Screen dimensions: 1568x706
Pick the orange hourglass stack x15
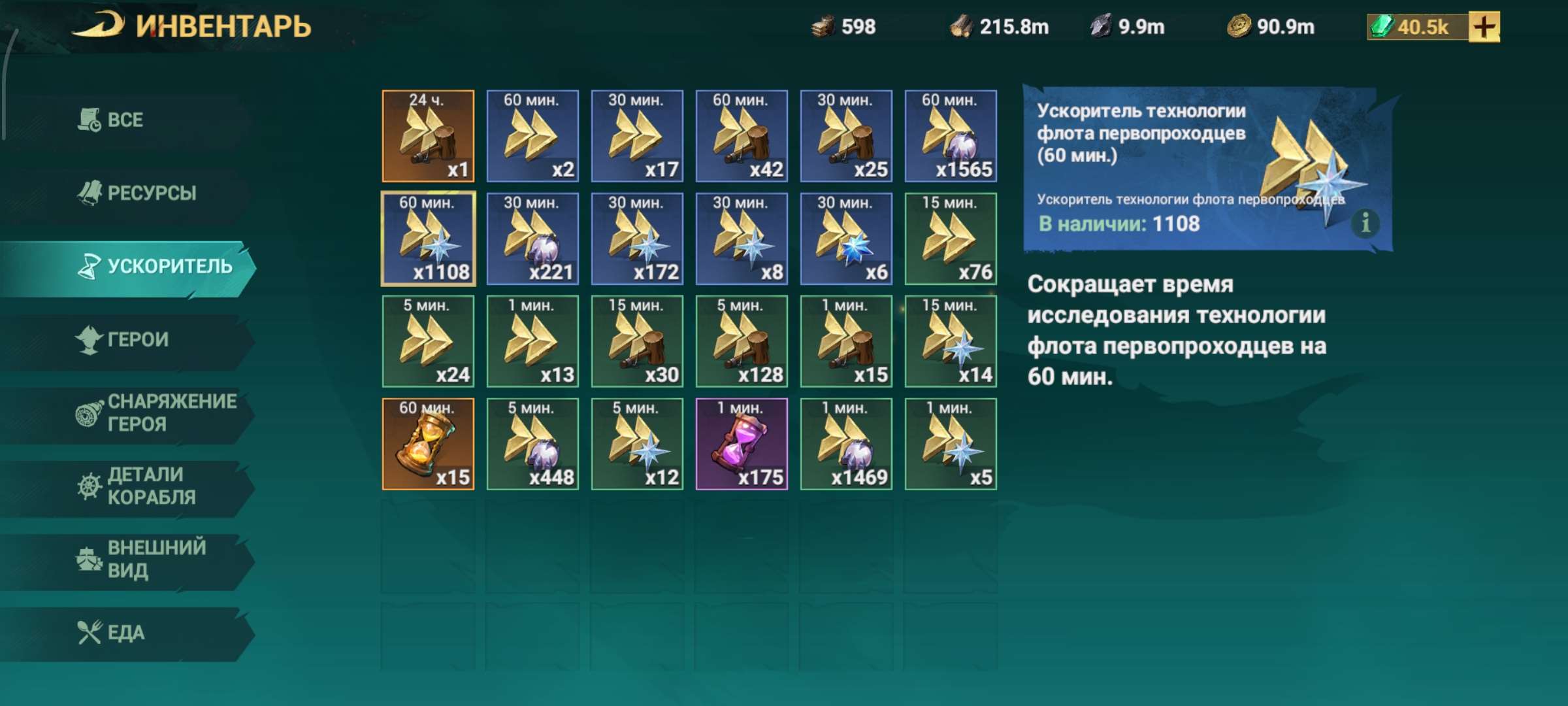[428, 444]
